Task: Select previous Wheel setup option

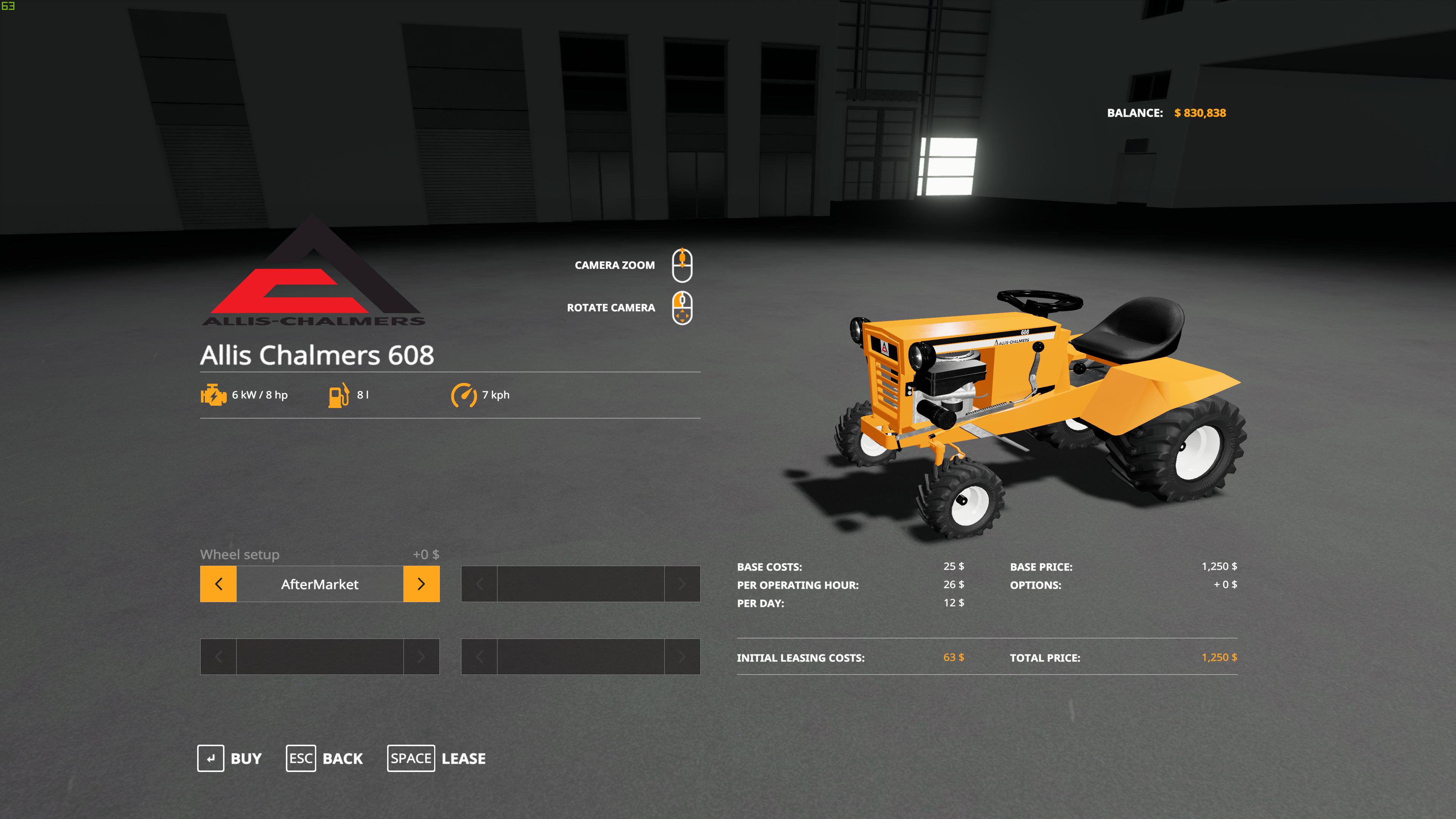Action: click(218, 584)
